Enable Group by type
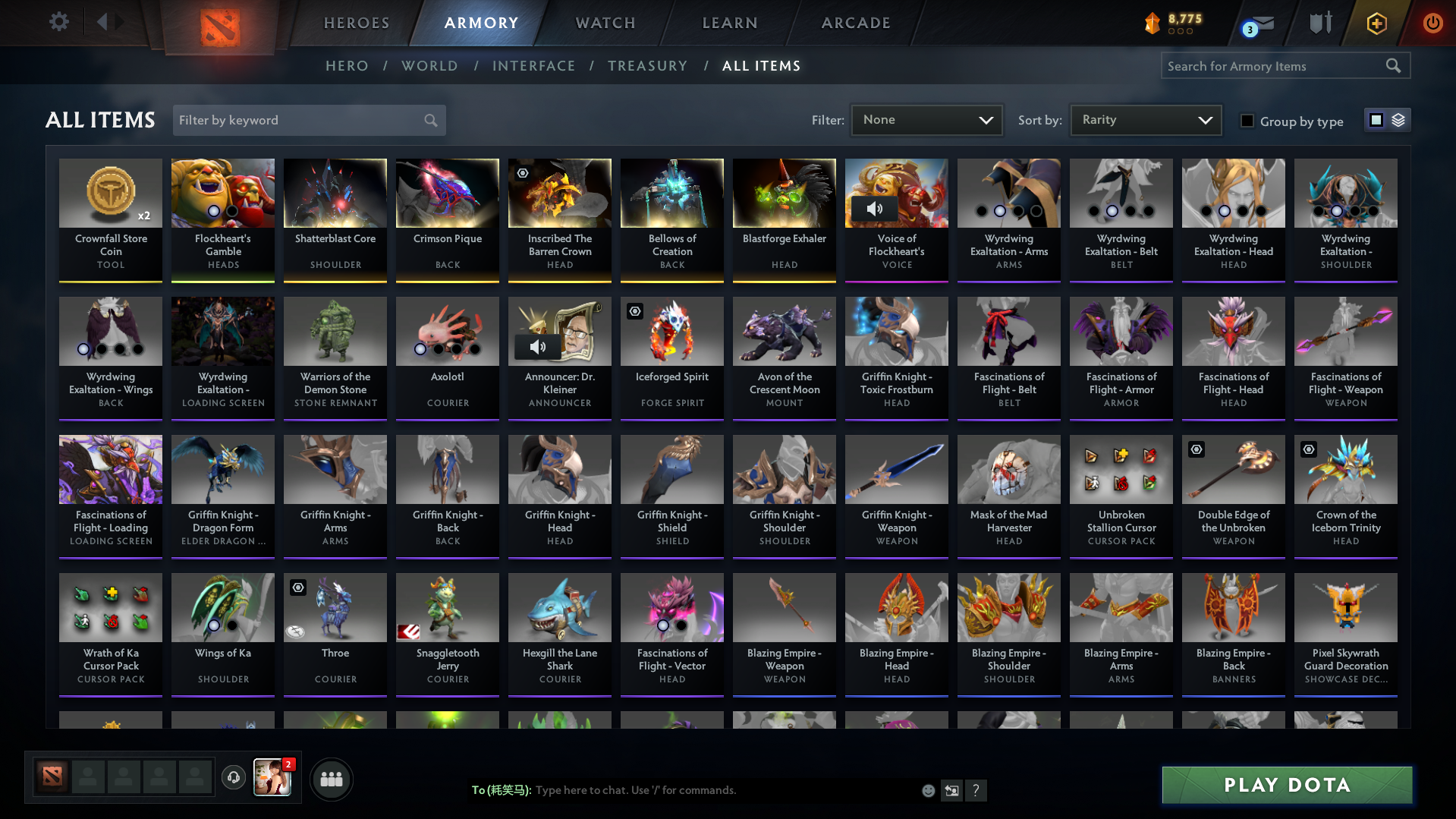Viewport: 1456px width, 819px height. pyautogui.click(x=1247, y=121)
